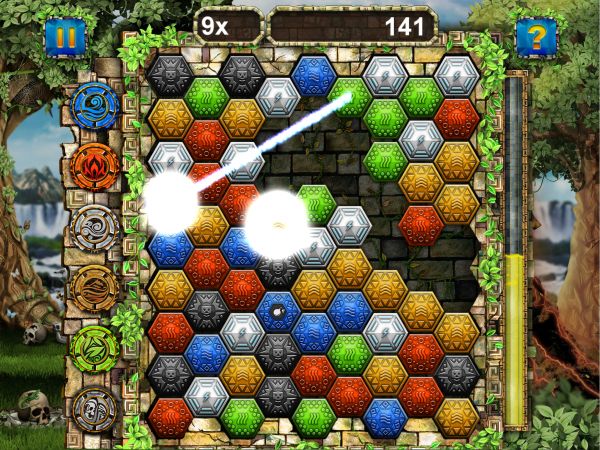Activate the blue water swirl medallion
600x450 pixels.
pyautogui.click(x=95, y=105)
